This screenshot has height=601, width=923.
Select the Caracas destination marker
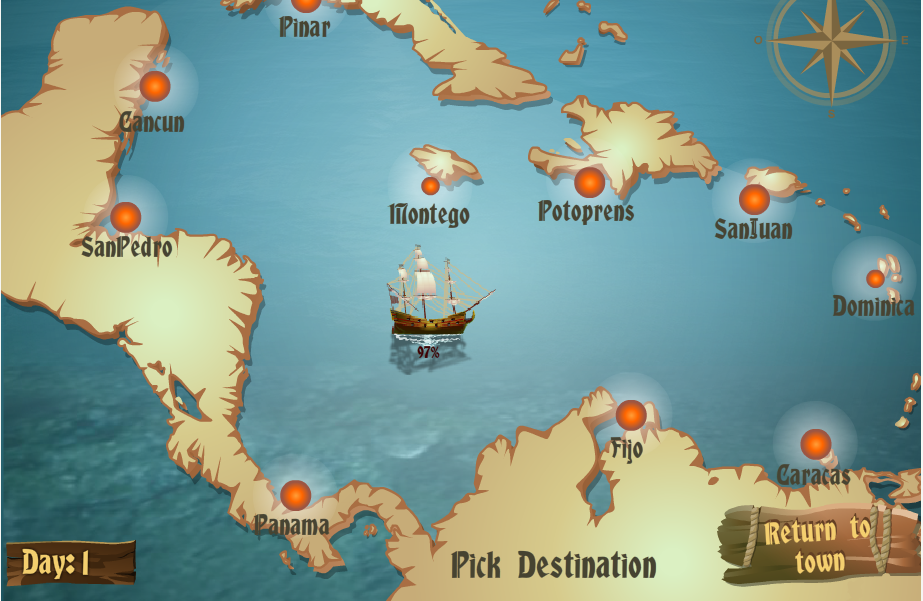[816, 444]
